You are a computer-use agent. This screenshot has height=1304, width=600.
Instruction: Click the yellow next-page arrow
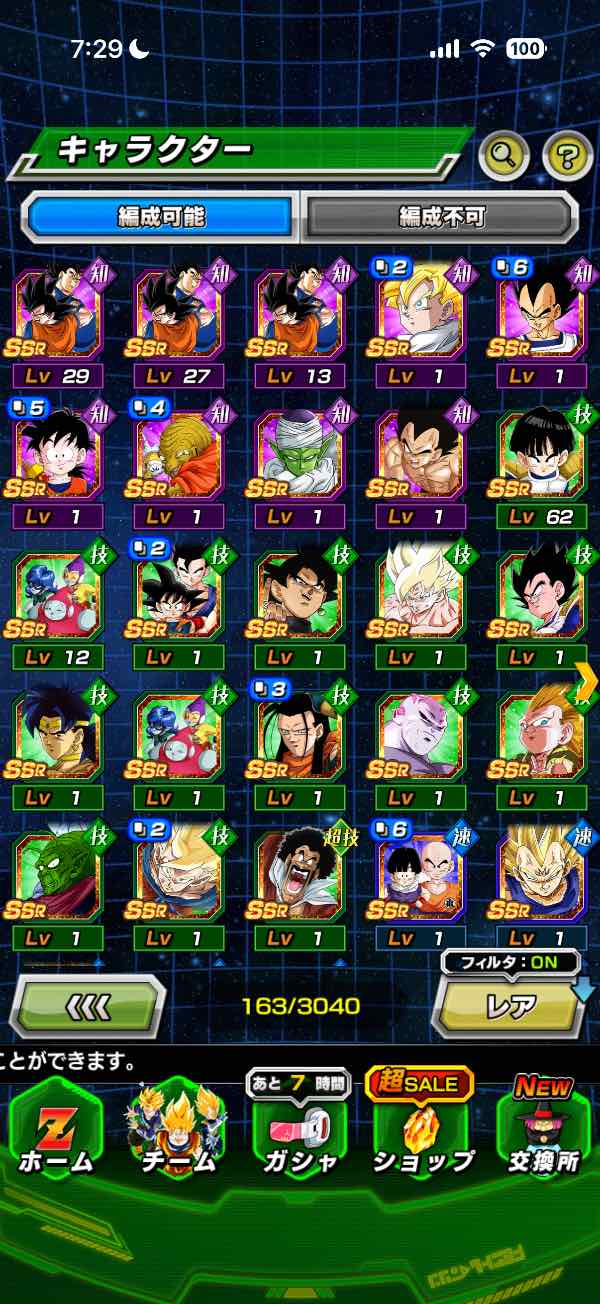587,681
